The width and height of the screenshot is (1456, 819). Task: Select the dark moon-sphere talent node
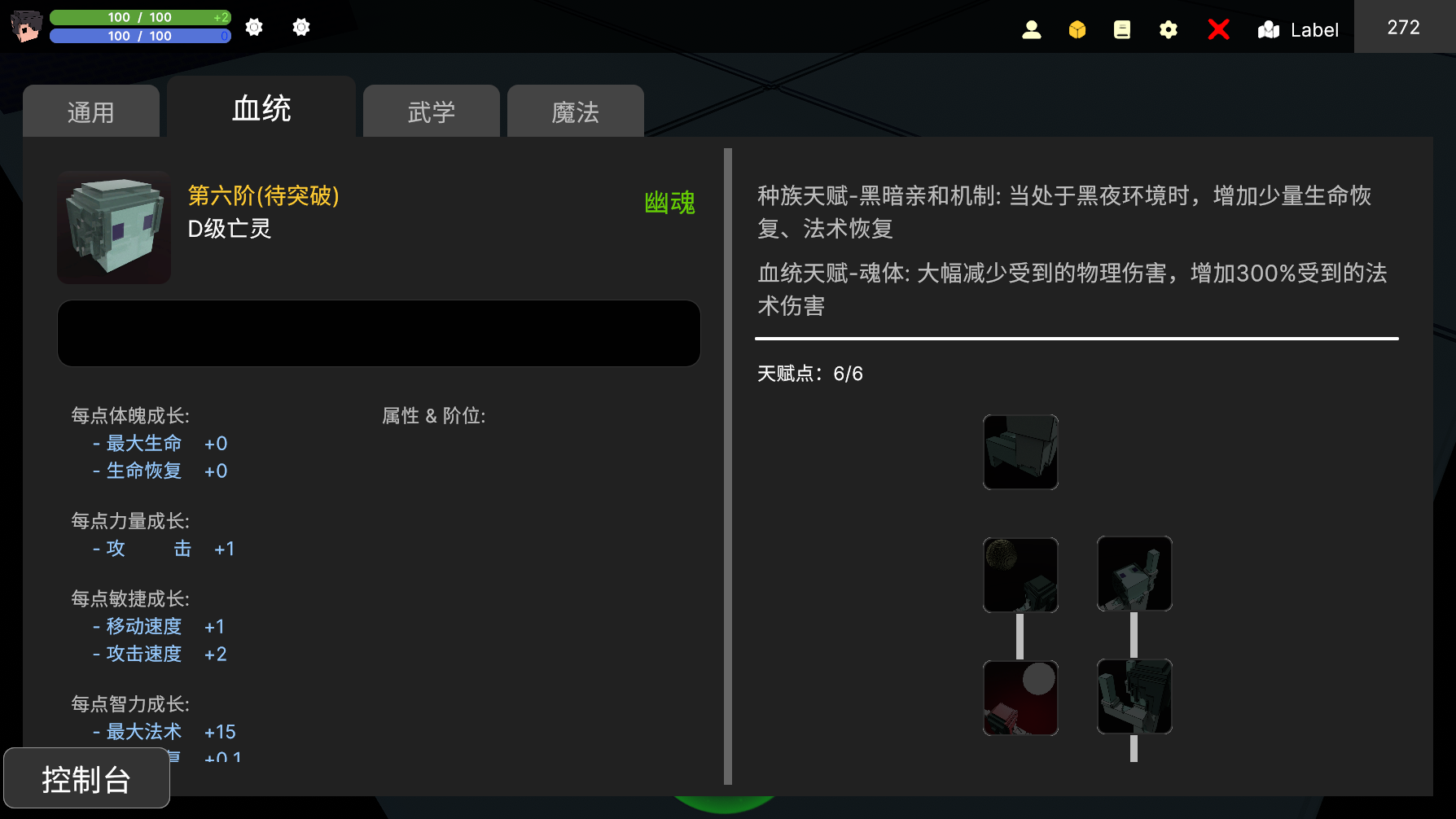pos(1020,574)
